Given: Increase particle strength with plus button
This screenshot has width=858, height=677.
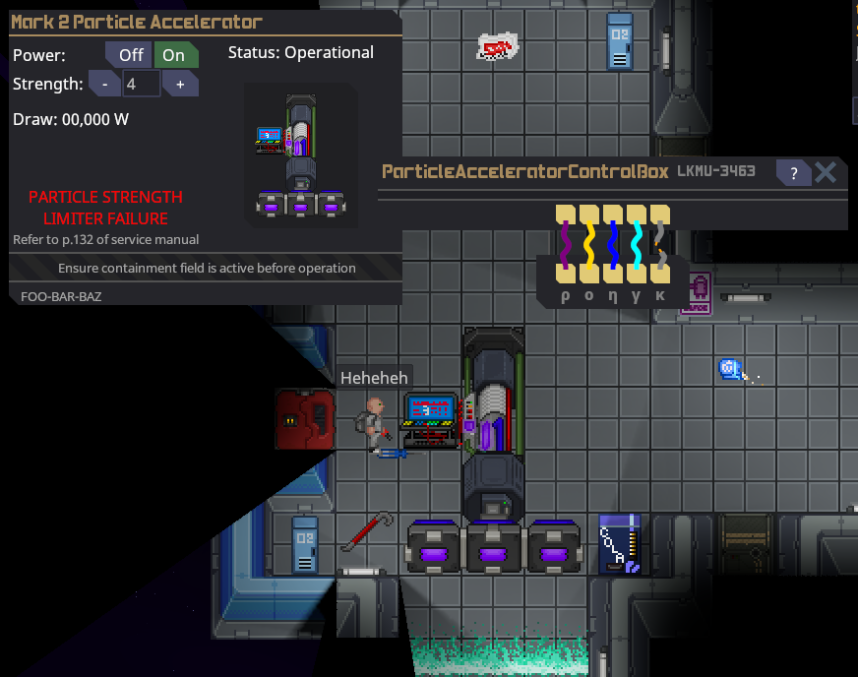Looking at the screenshot, I should coord(180,84).
